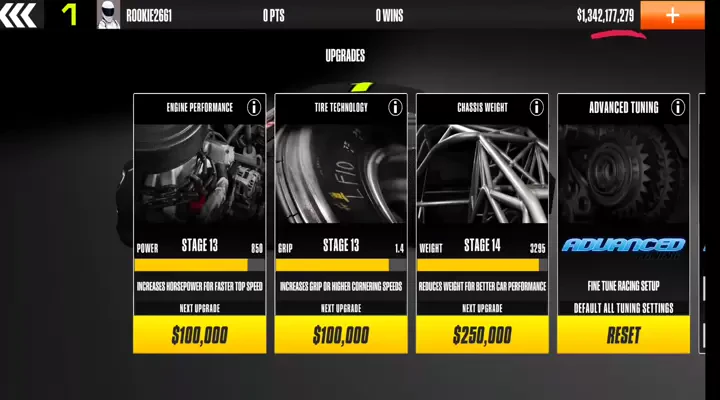Reset Advanced Tuning settings
Screen dimensions: 720x400
(x=623, y=335)
